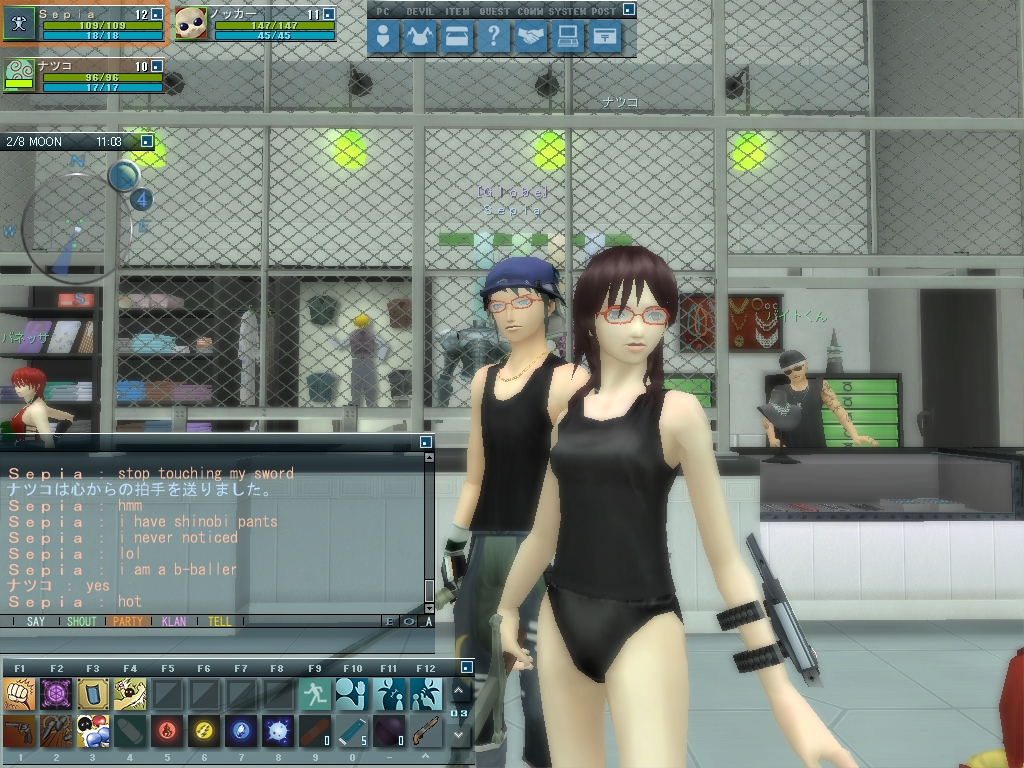Switch chat channel to SAY
Viewport: 1024px width, 768px height.
pos(36,621)
